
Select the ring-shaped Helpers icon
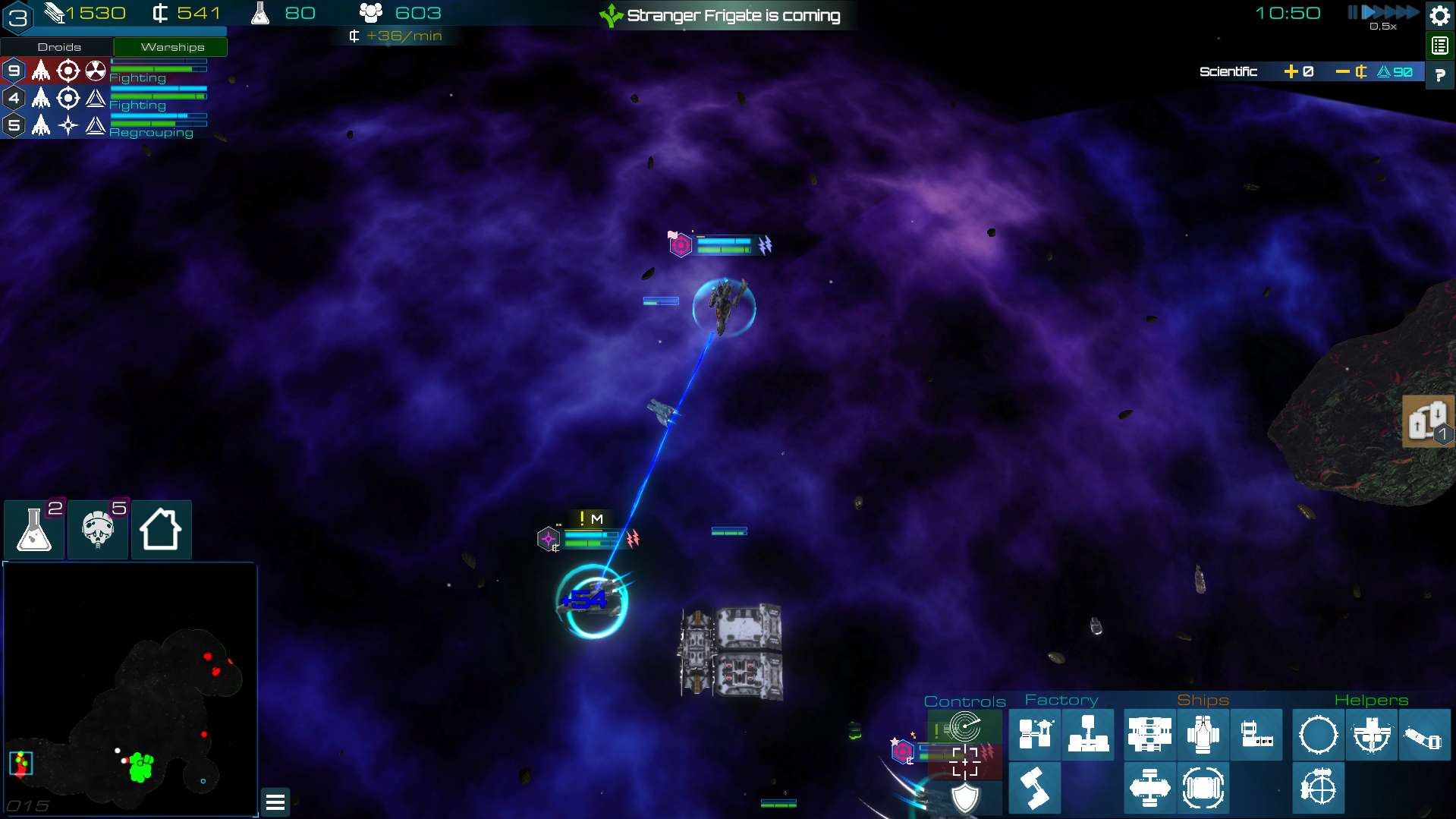pyautogui.click(x=1317, y=734)
